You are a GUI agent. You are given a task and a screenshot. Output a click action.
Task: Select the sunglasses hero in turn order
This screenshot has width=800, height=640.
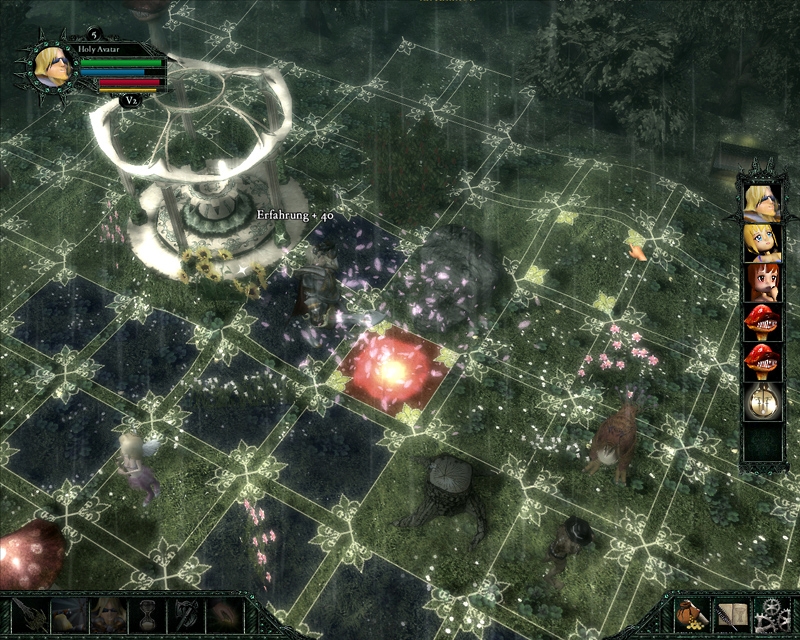click(761, 201)
